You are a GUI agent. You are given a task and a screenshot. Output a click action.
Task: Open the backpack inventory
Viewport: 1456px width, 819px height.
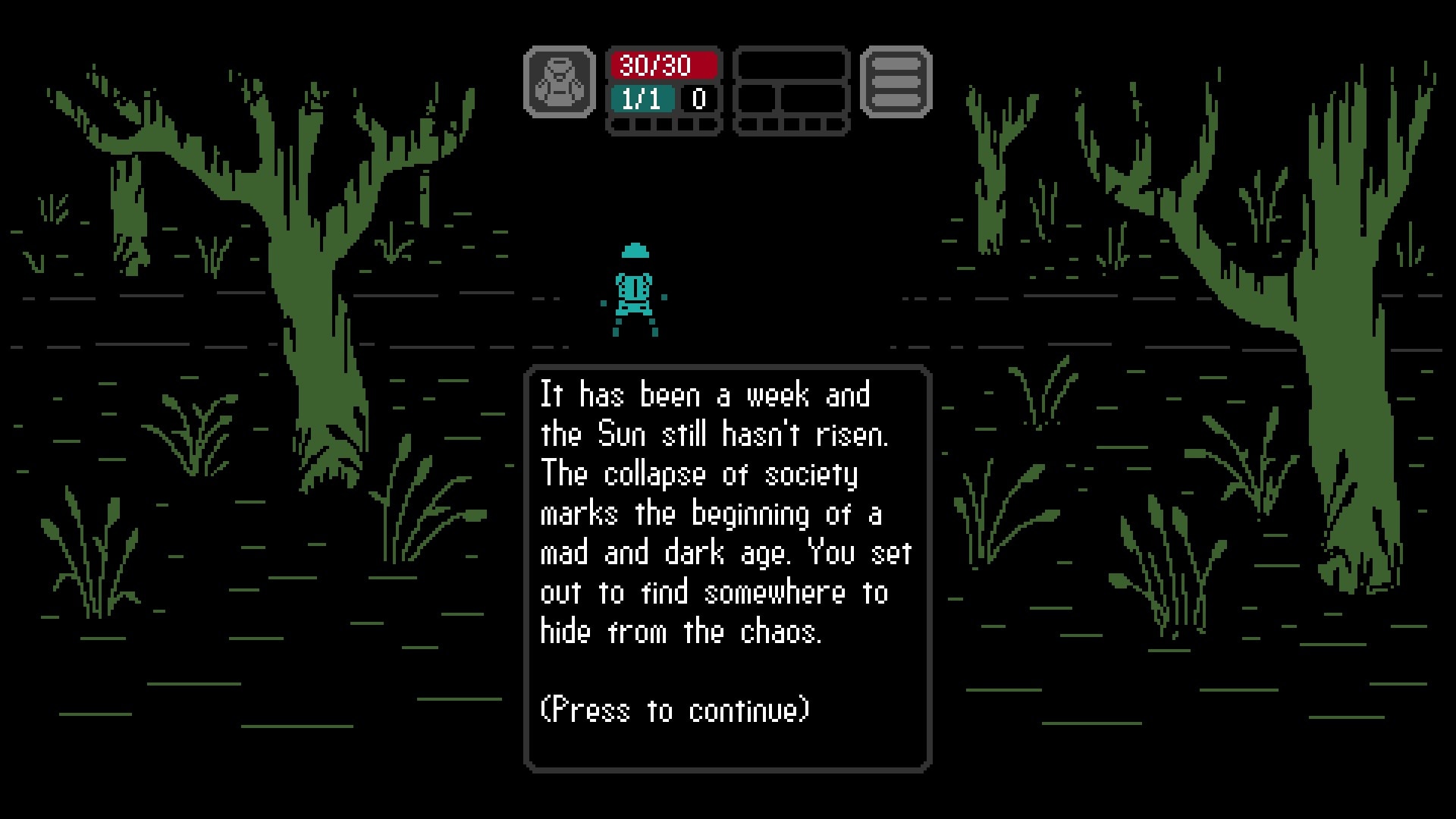560,82
